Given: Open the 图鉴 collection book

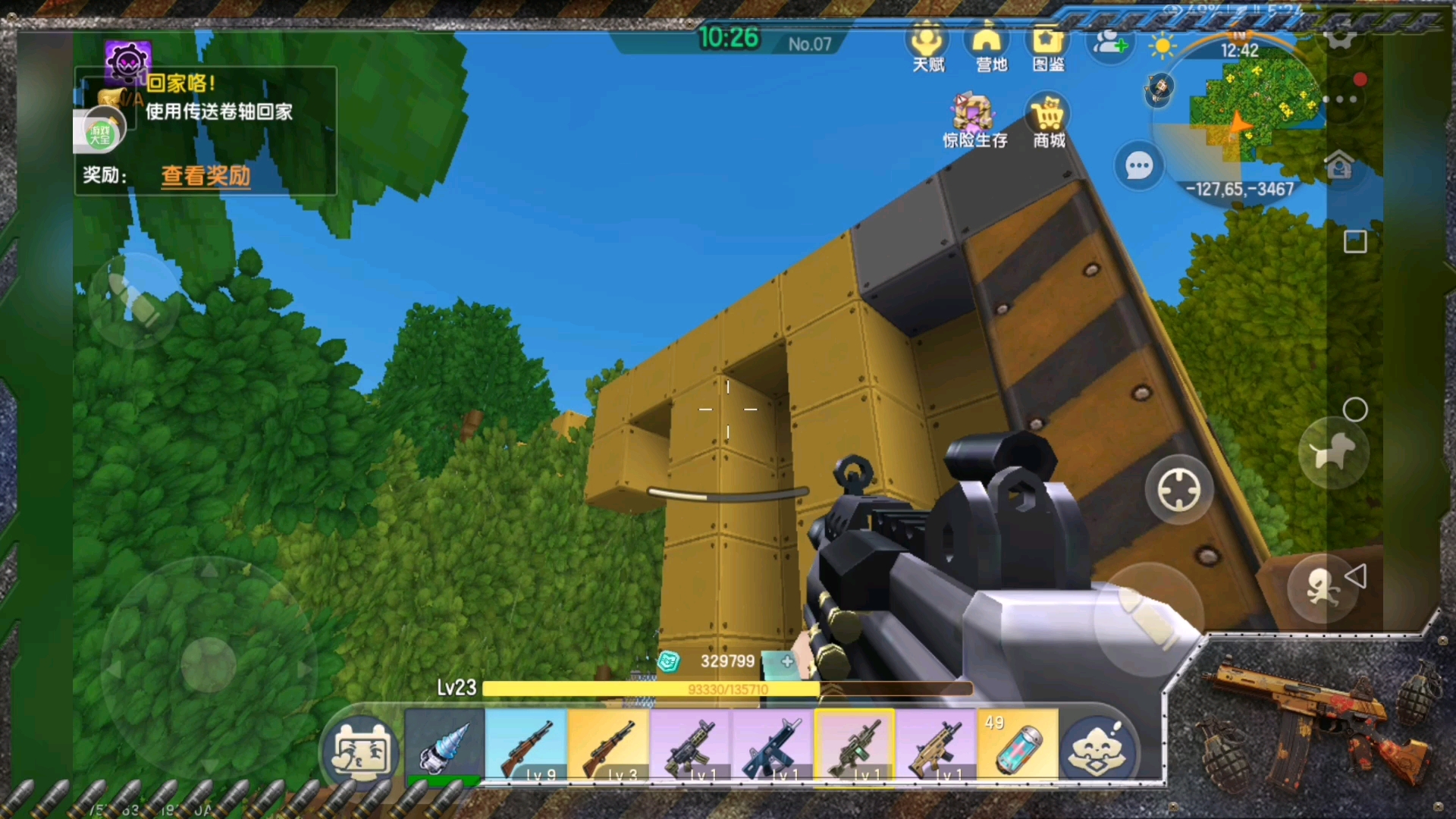Looking at the screenshot, I should click(1048, 47).
